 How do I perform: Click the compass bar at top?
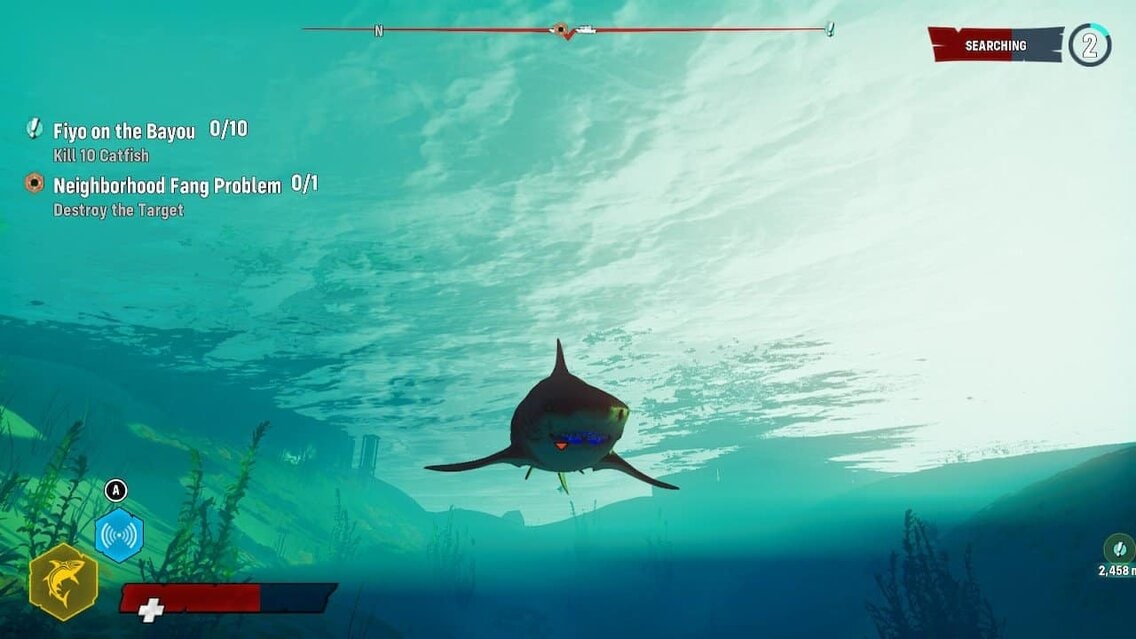[567, 30]
